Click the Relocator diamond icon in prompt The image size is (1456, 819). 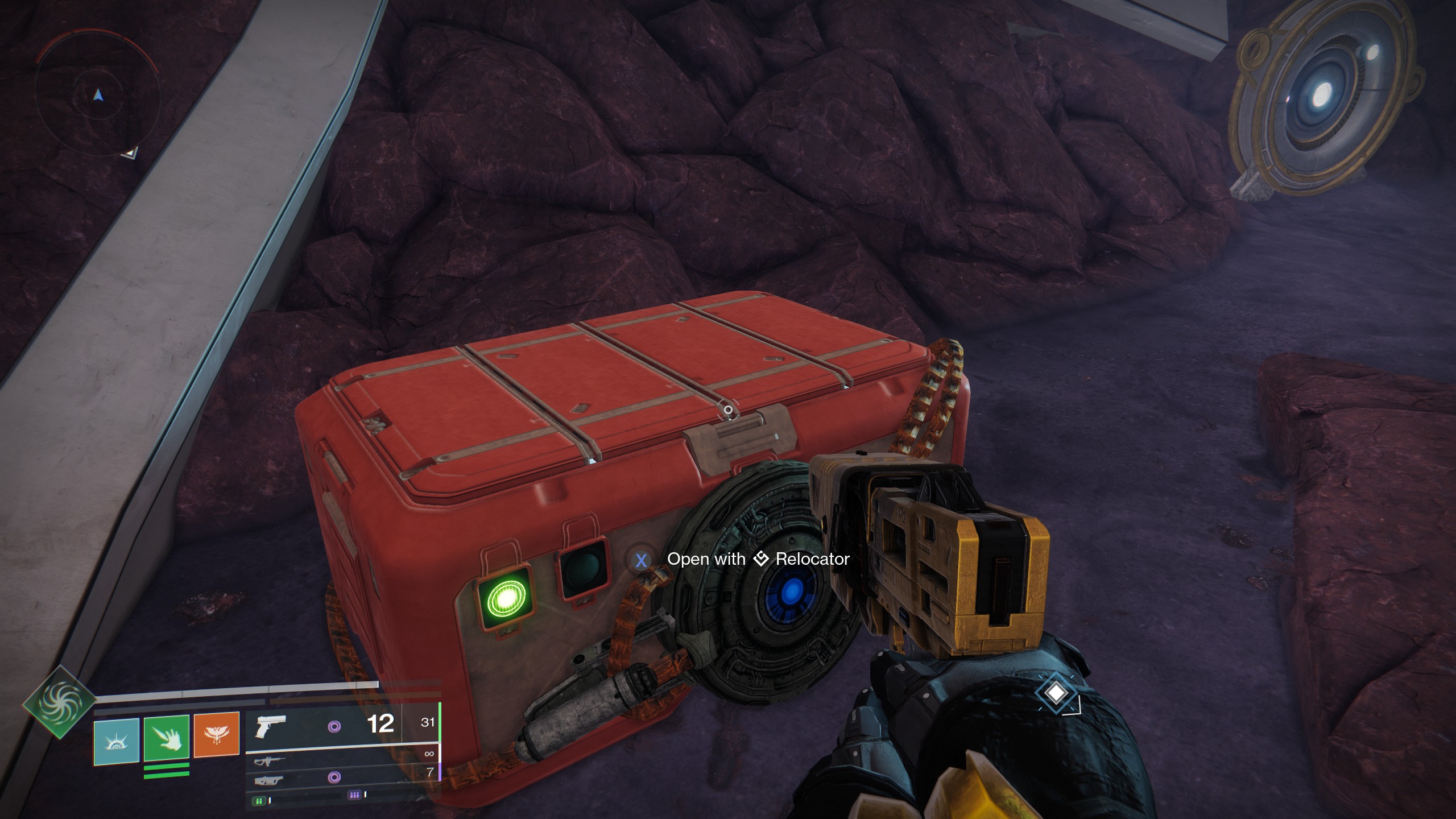(x=761, y=559)
